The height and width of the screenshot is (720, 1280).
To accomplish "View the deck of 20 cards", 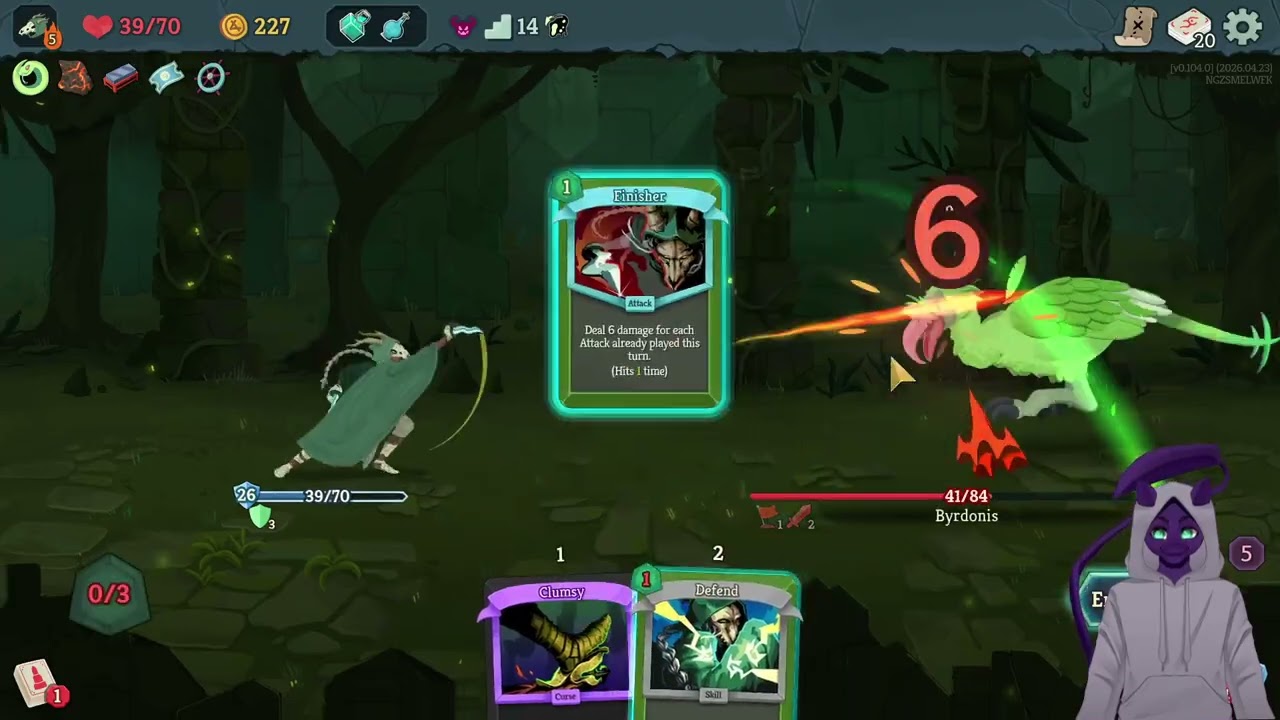I will click(x=1189, y=27).
